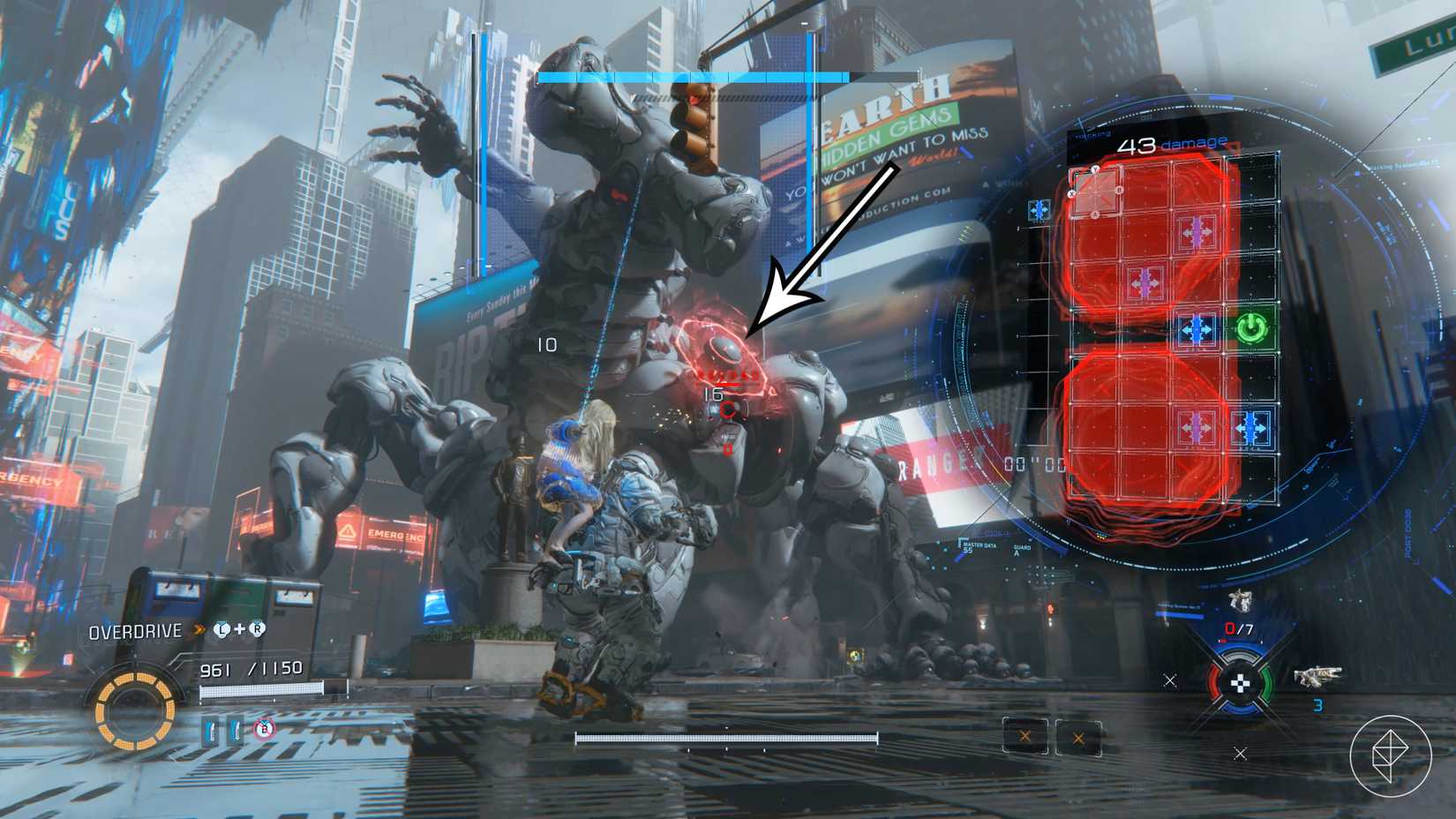Viewport: 1456px width, 819px height.
Task: Click the double-chevron next to OVERDRIVE
Action: [199, 628]
